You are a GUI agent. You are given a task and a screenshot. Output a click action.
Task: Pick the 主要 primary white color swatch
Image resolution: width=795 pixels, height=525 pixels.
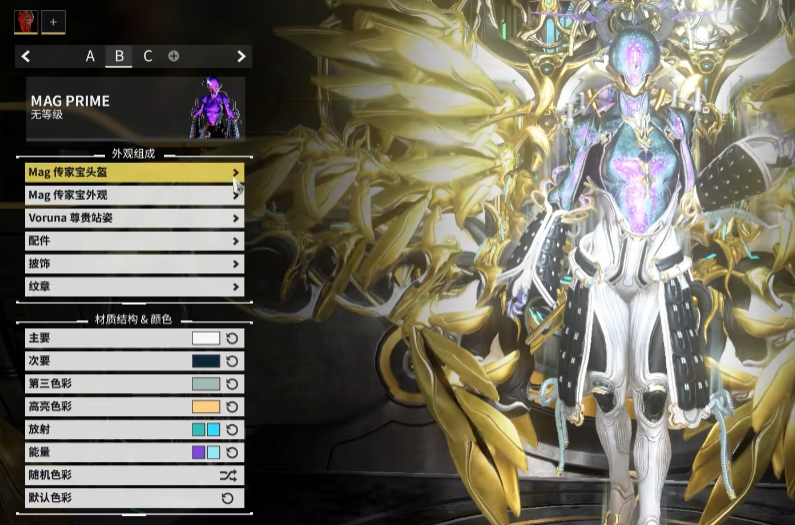pyautogui.click(x=205, y=339)
